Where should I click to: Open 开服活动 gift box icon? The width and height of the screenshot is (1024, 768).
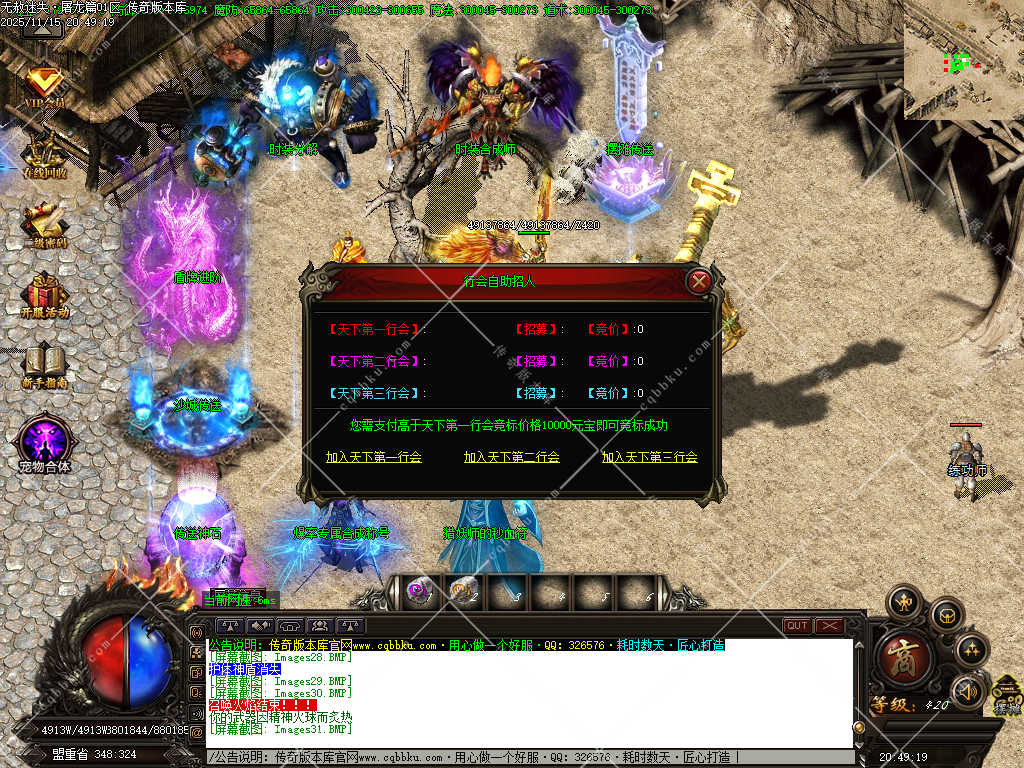point(44,293)
